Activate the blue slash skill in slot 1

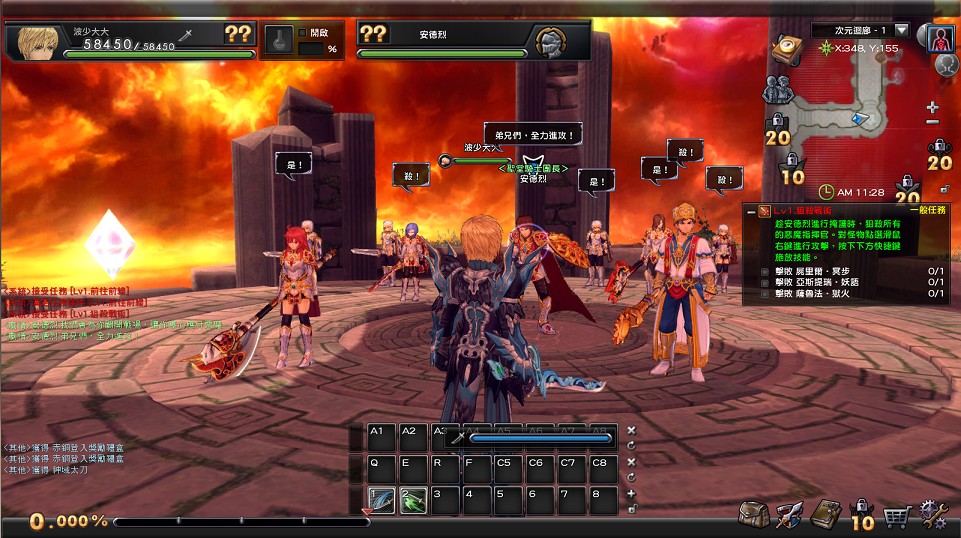(x=381, y=500)
